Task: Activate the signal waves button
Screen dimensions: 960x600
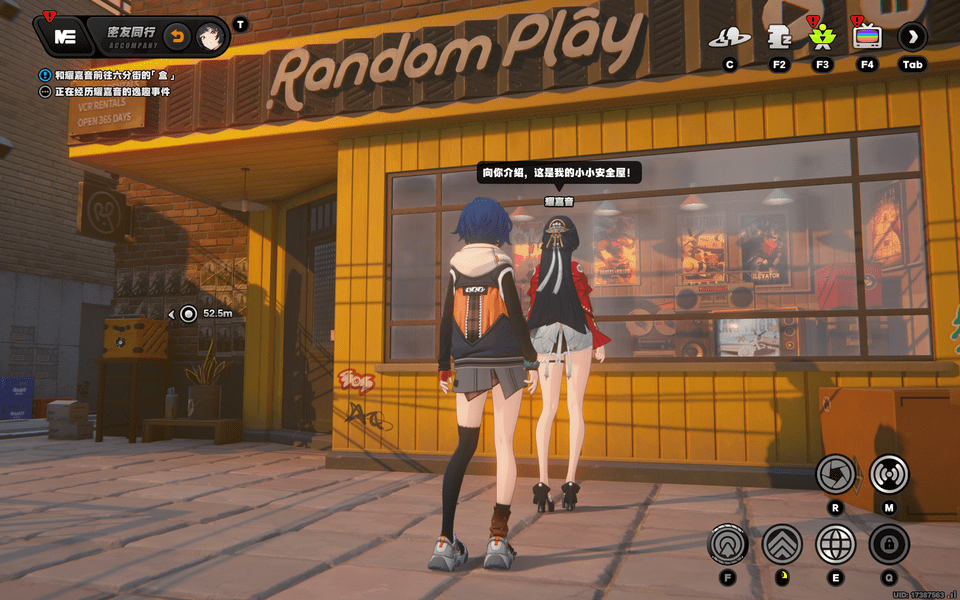Action: click(888, 474)
